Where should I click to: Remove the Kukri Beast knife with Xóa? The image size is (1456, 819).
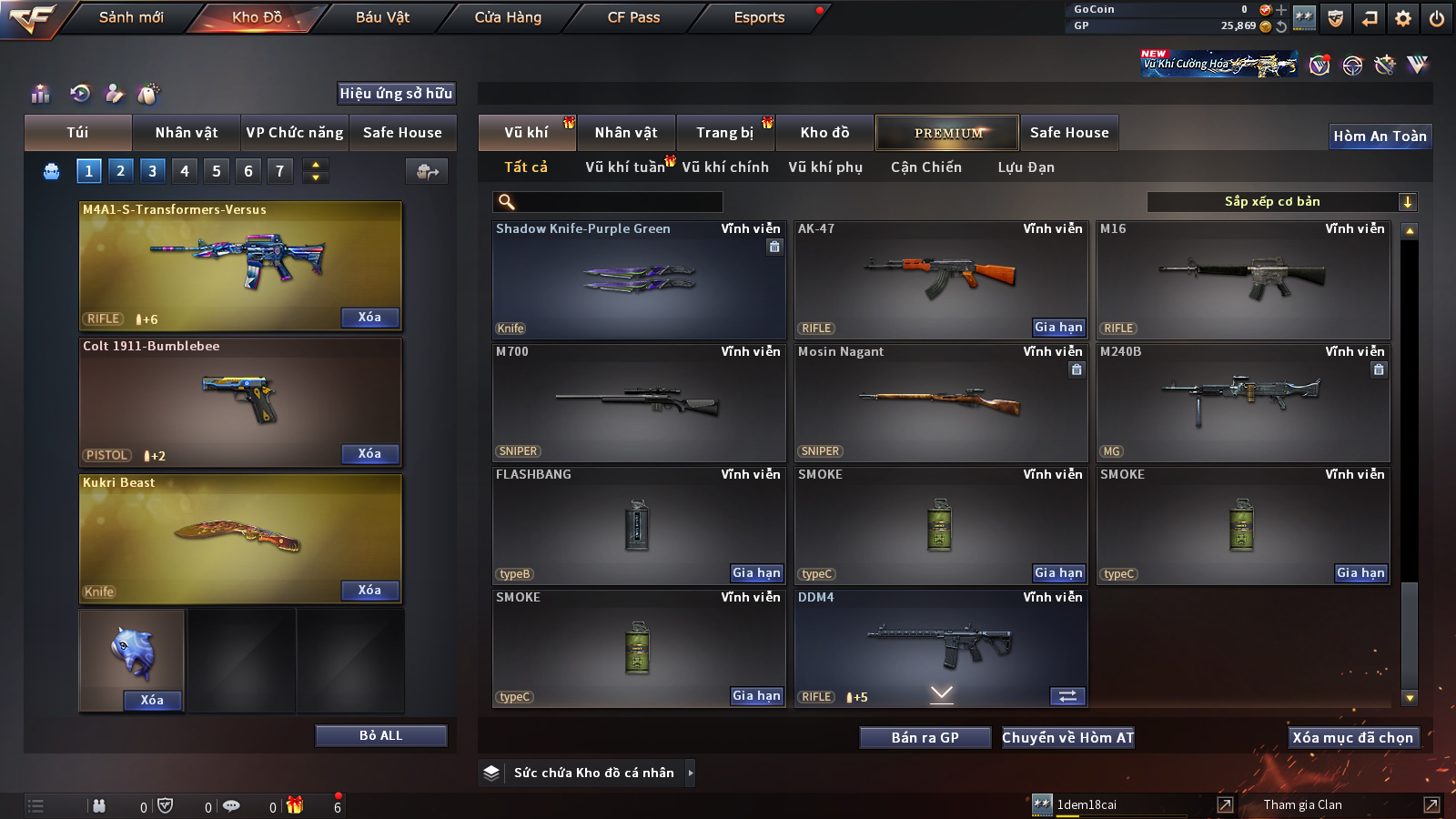(x=369, y=591)
